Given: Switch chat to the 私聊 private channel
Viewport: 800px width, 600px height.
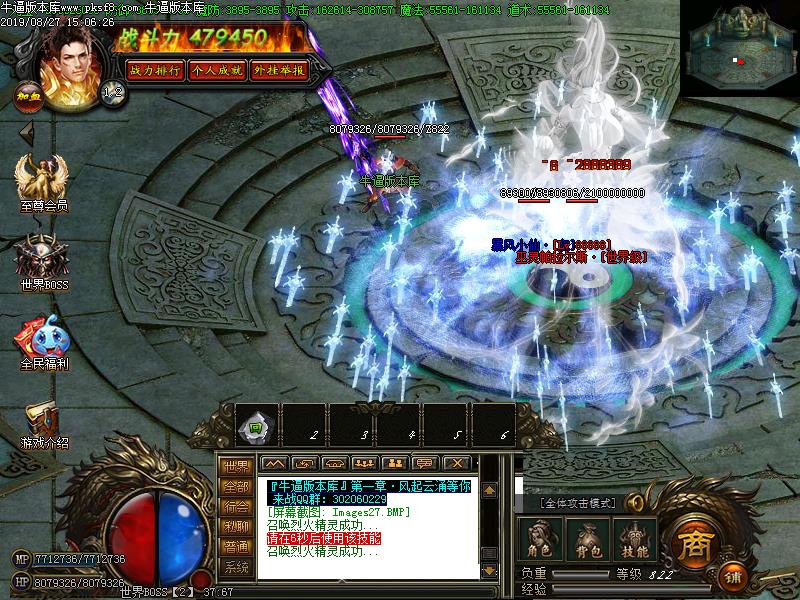Looking at the screenshot, I should click(236, 526).
